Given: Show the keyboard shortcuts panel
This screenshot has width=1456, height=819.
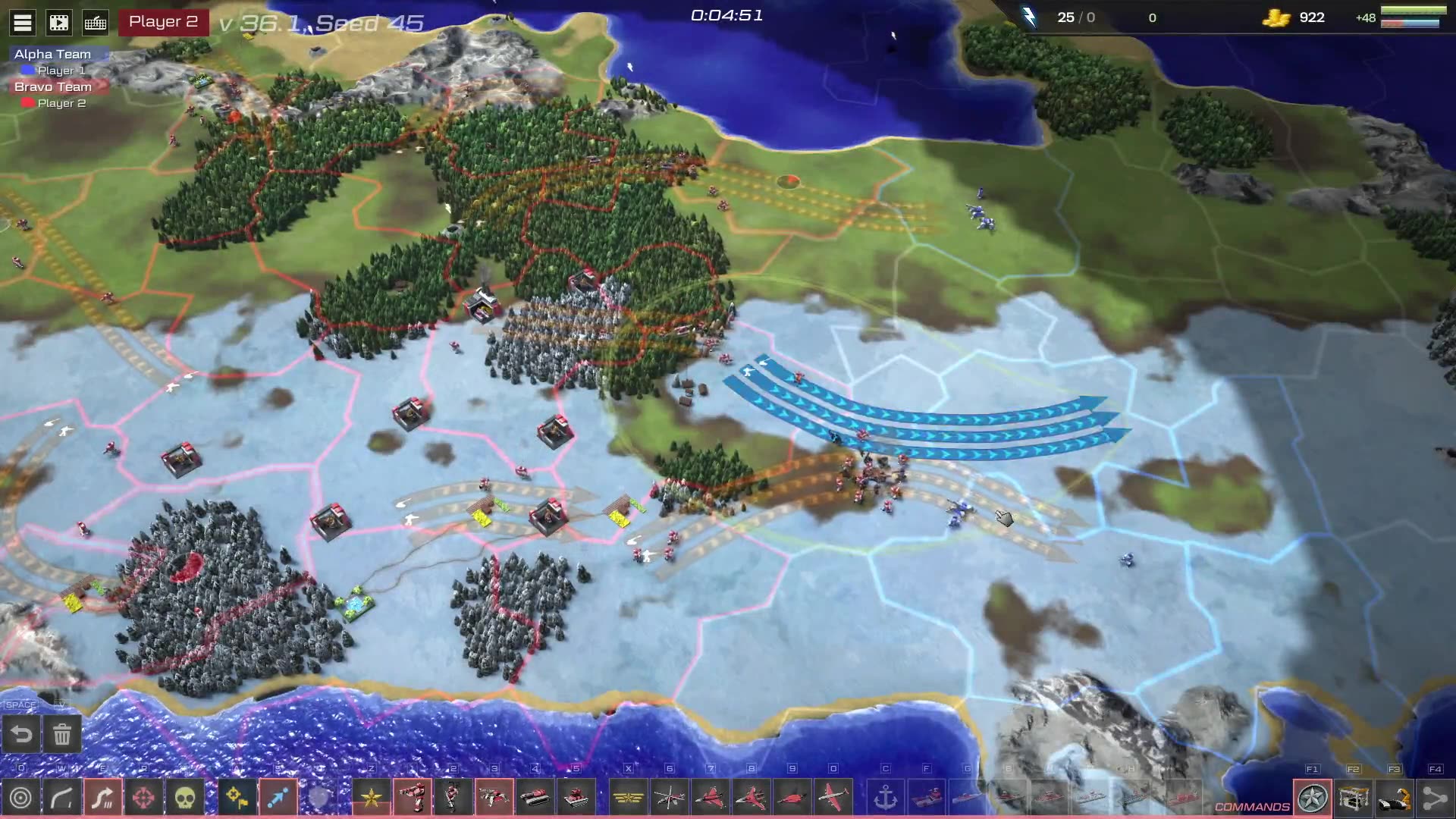Looking at the screenshot, I should (96, 23).
